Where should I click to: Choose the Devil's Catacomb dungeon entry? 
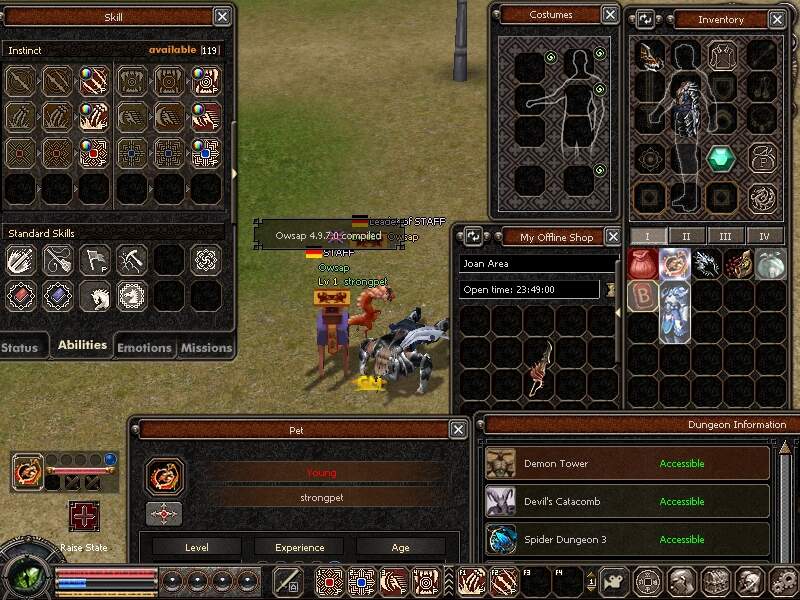point(627,502)
